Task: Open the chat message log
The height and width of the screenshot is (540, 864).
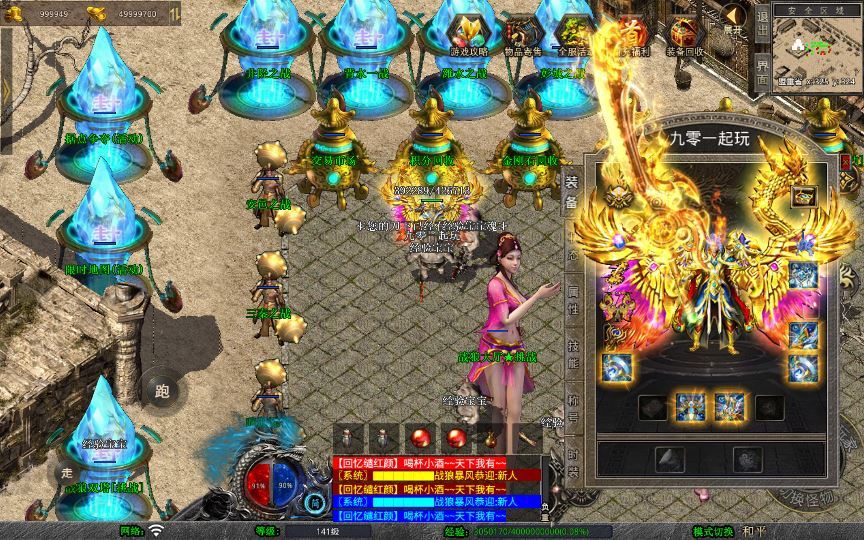Action: point(435,488)
